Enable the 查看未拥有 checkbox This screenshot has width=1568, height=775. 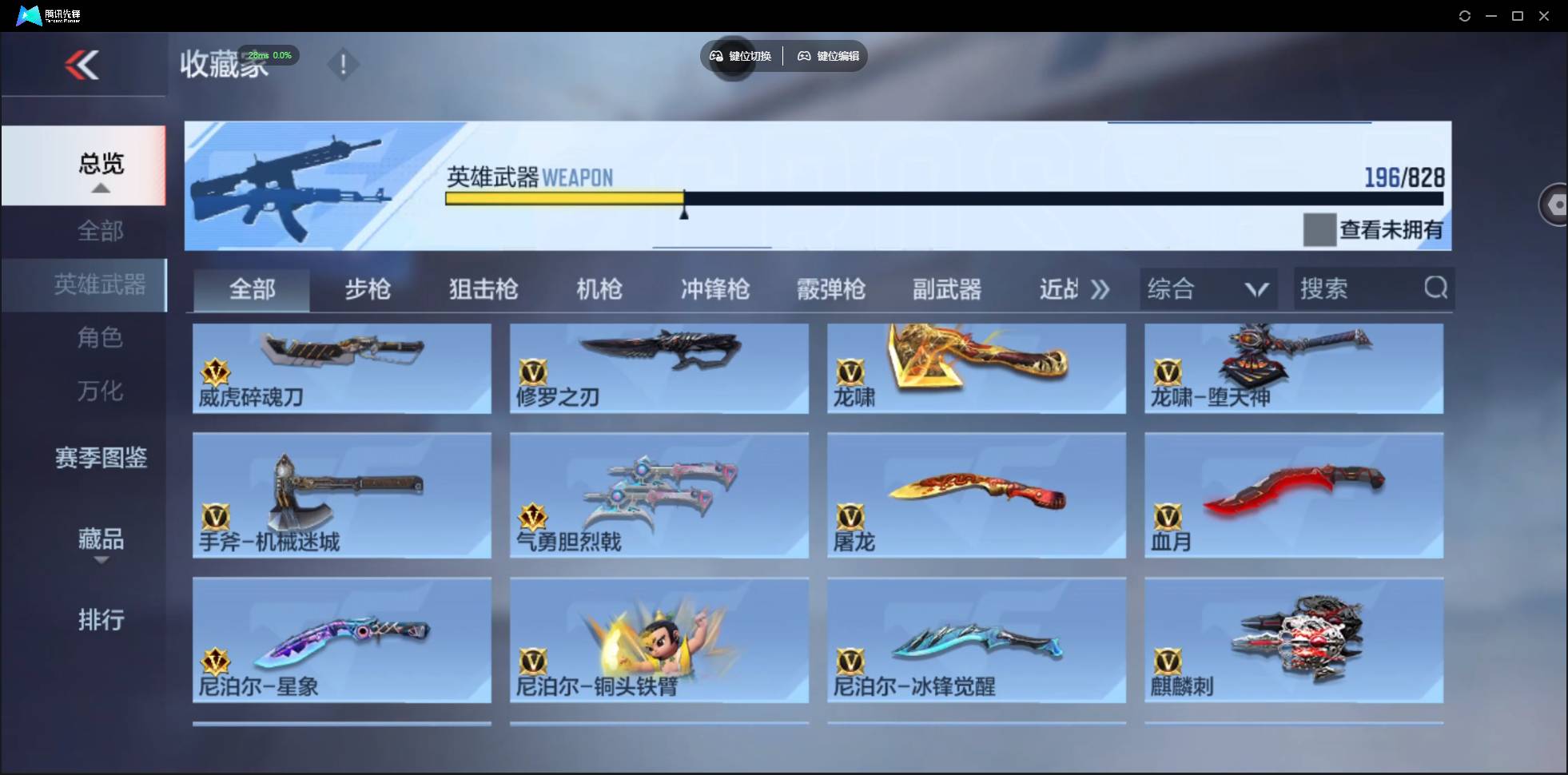click(1319, 229)
